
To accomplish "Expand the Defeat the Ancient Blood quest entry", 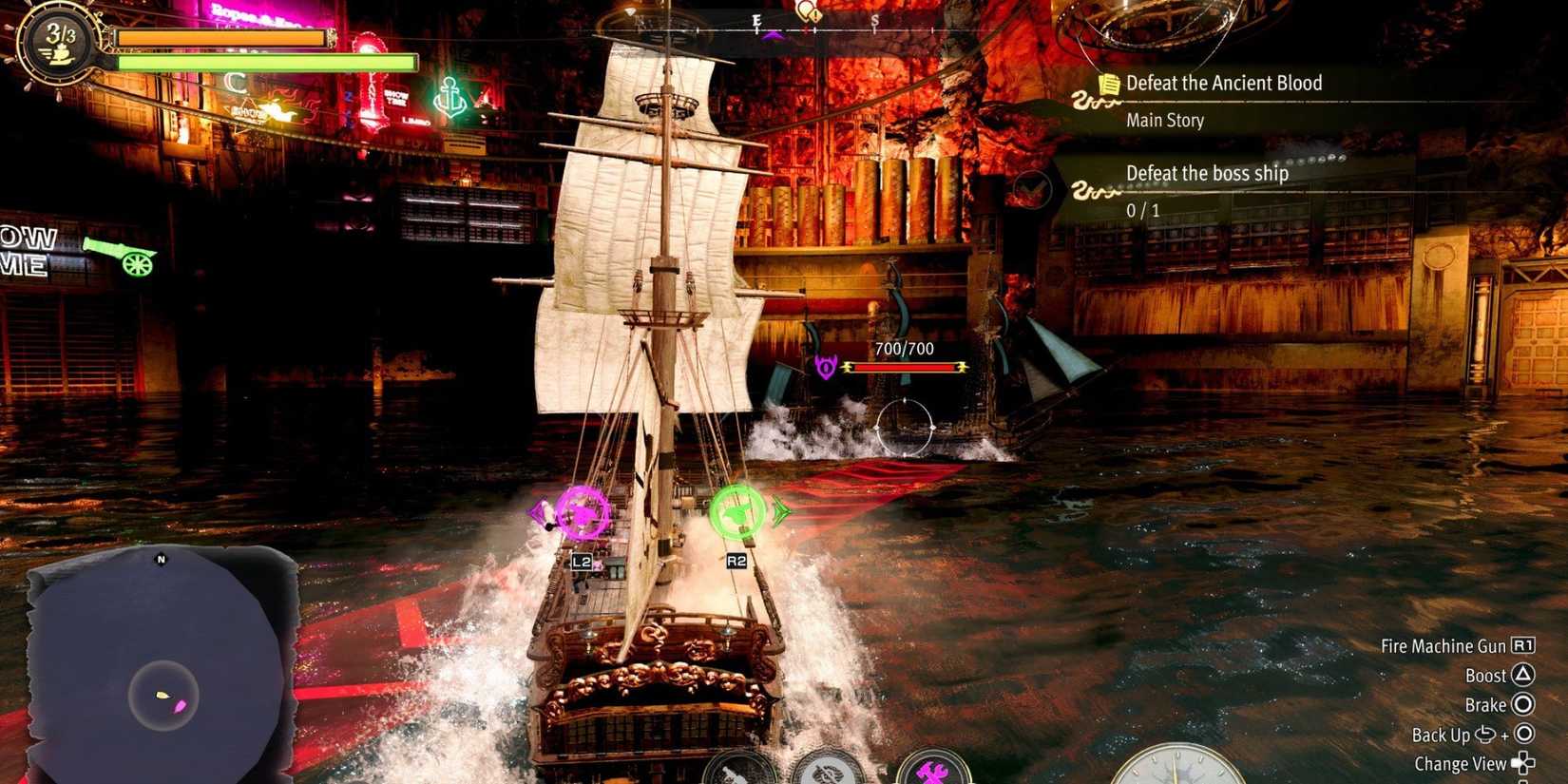I will [x=1222, y=83].
